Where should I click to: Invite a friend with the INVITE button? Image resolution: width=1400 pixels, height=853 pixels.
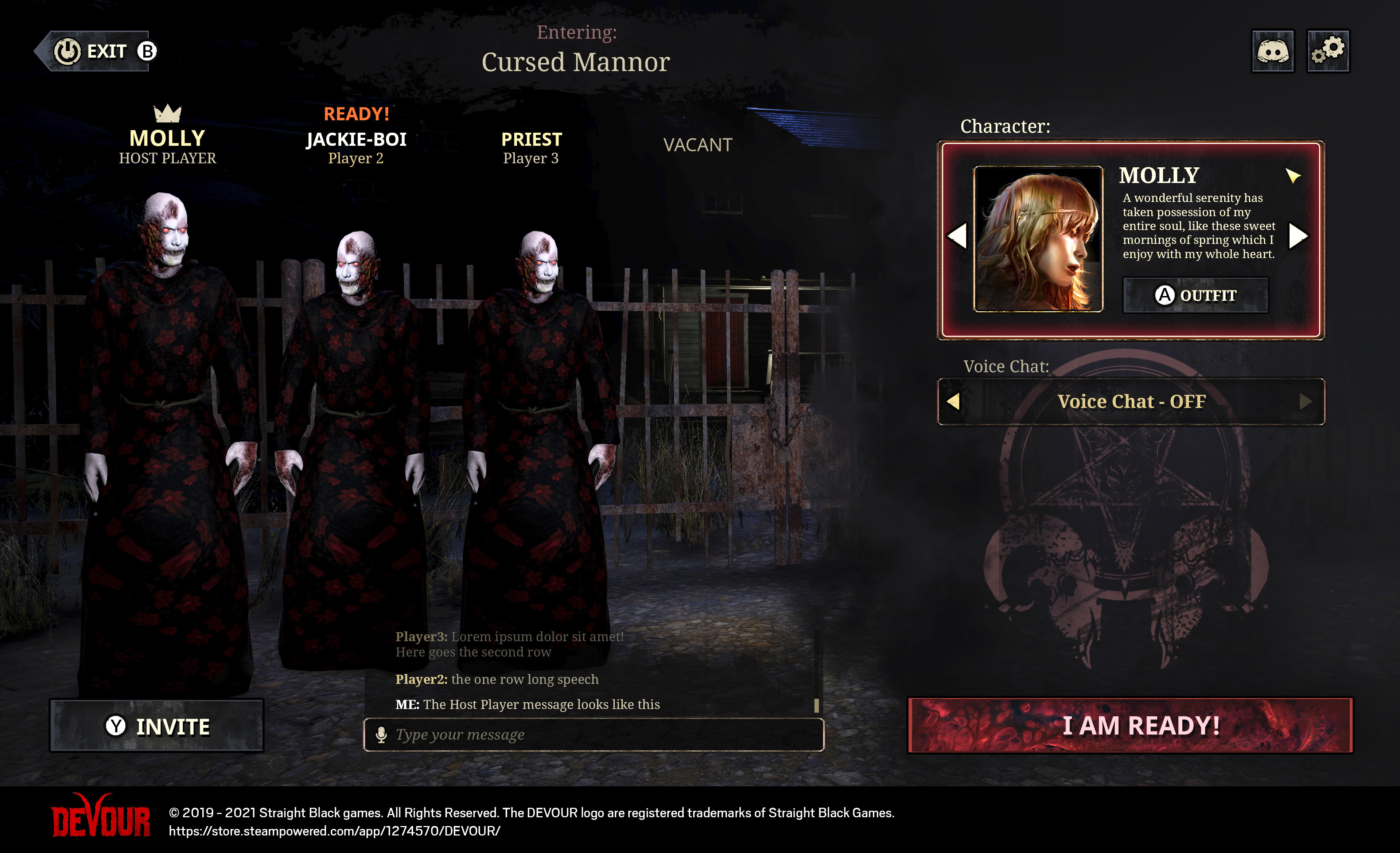tap(157, 727)
